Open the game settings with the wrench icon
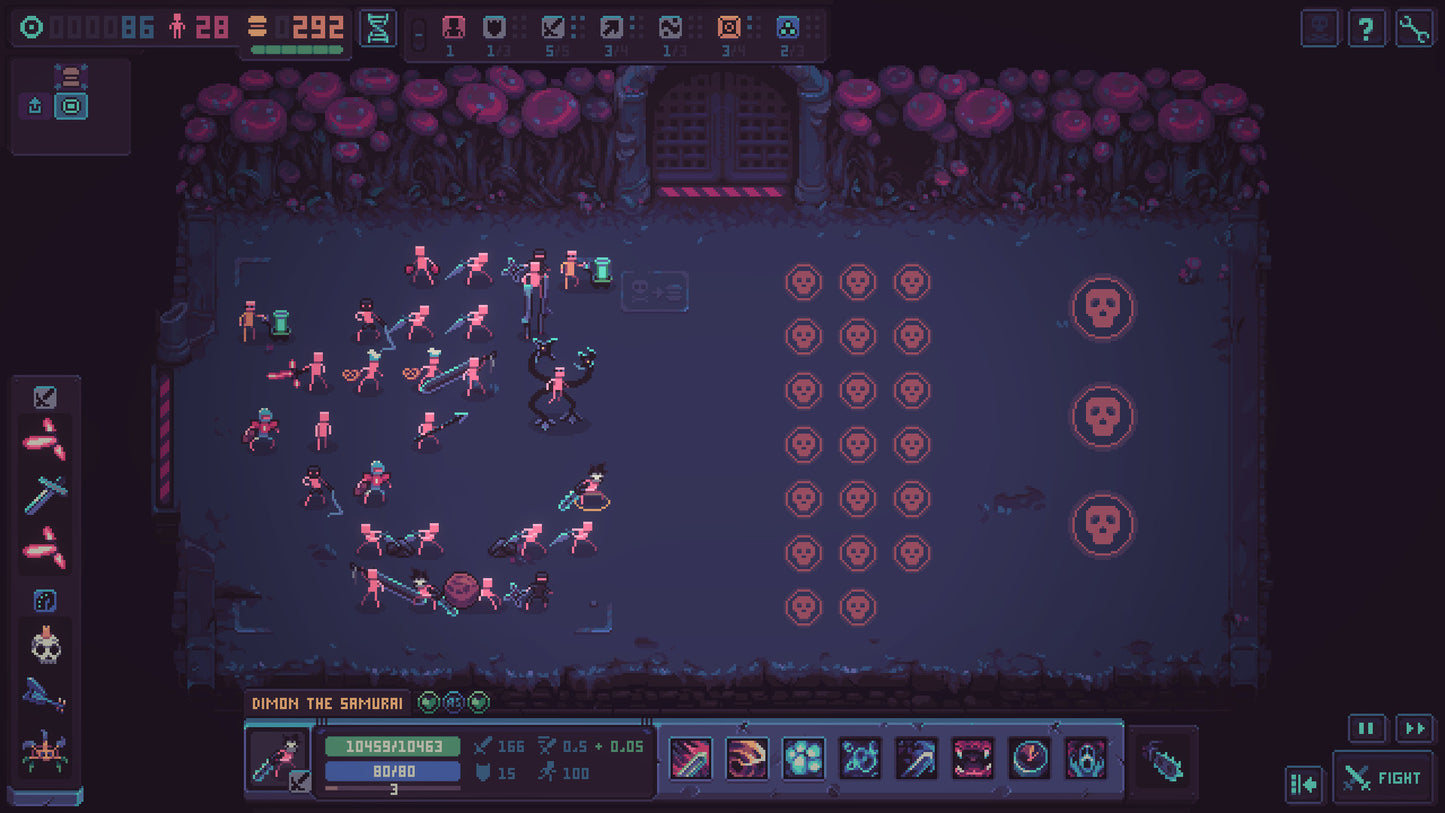 point(1417,28)
